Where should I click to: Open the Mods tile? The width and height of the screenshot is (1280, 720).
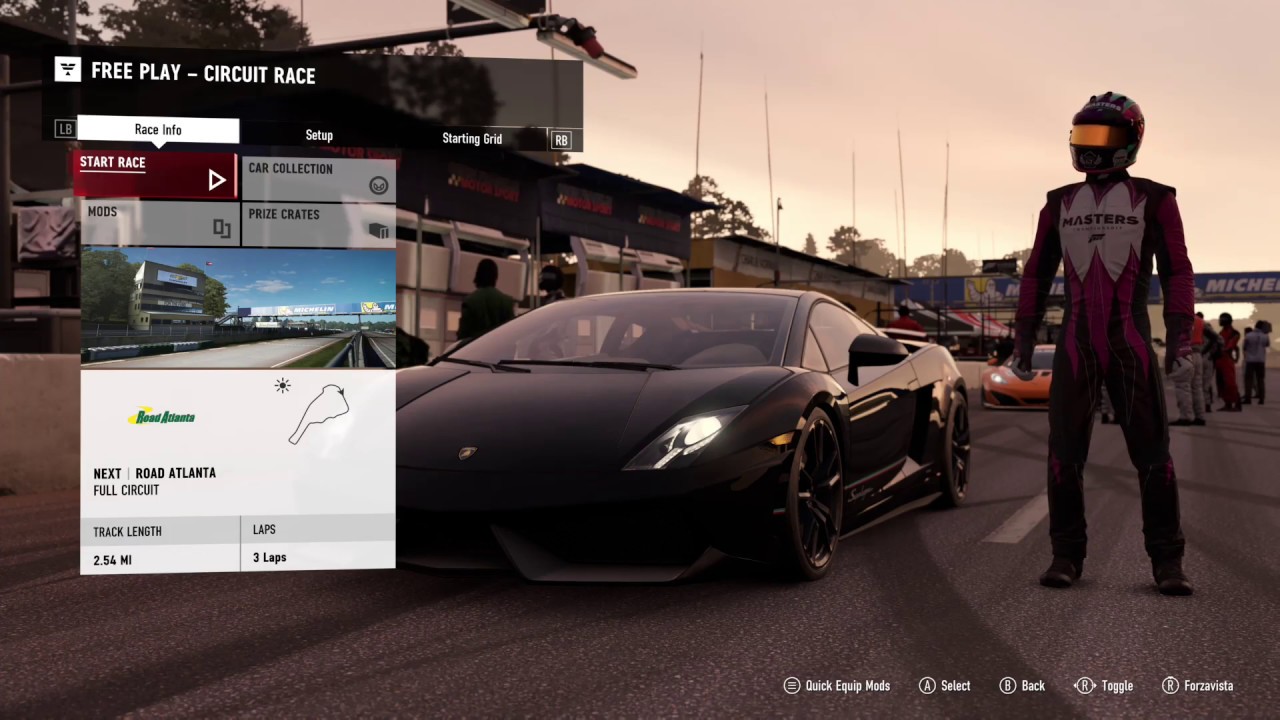point(160,223)
